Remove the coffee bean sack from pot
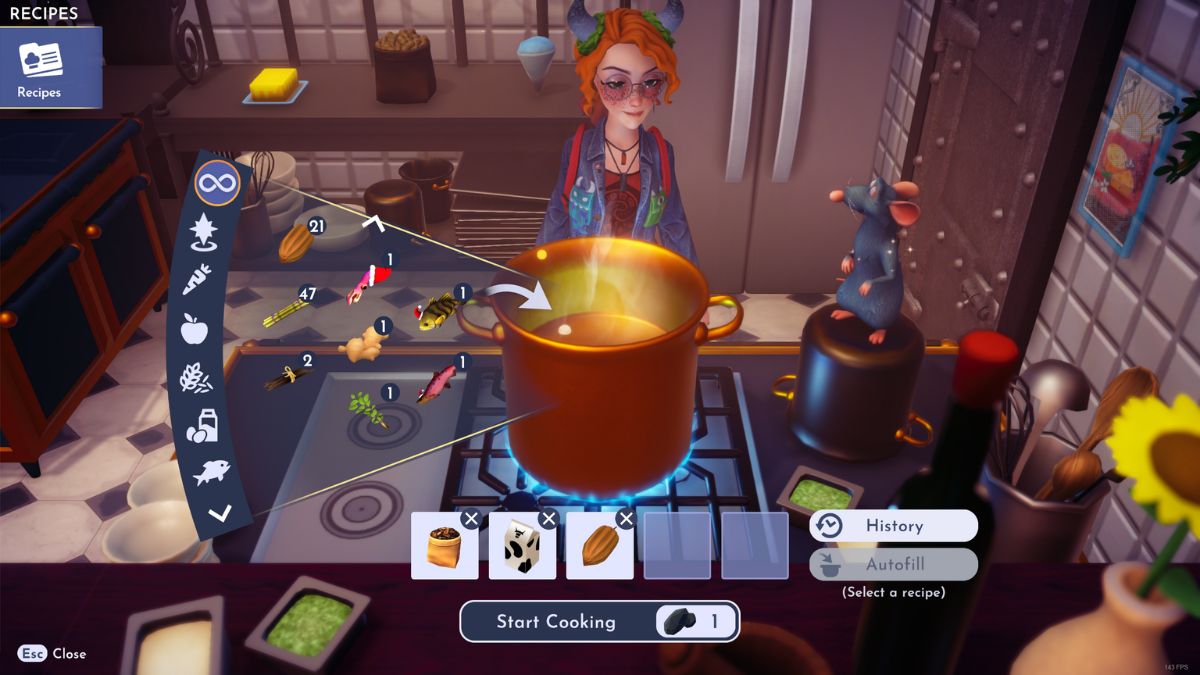1200x675 pixels. coord(471,518)
